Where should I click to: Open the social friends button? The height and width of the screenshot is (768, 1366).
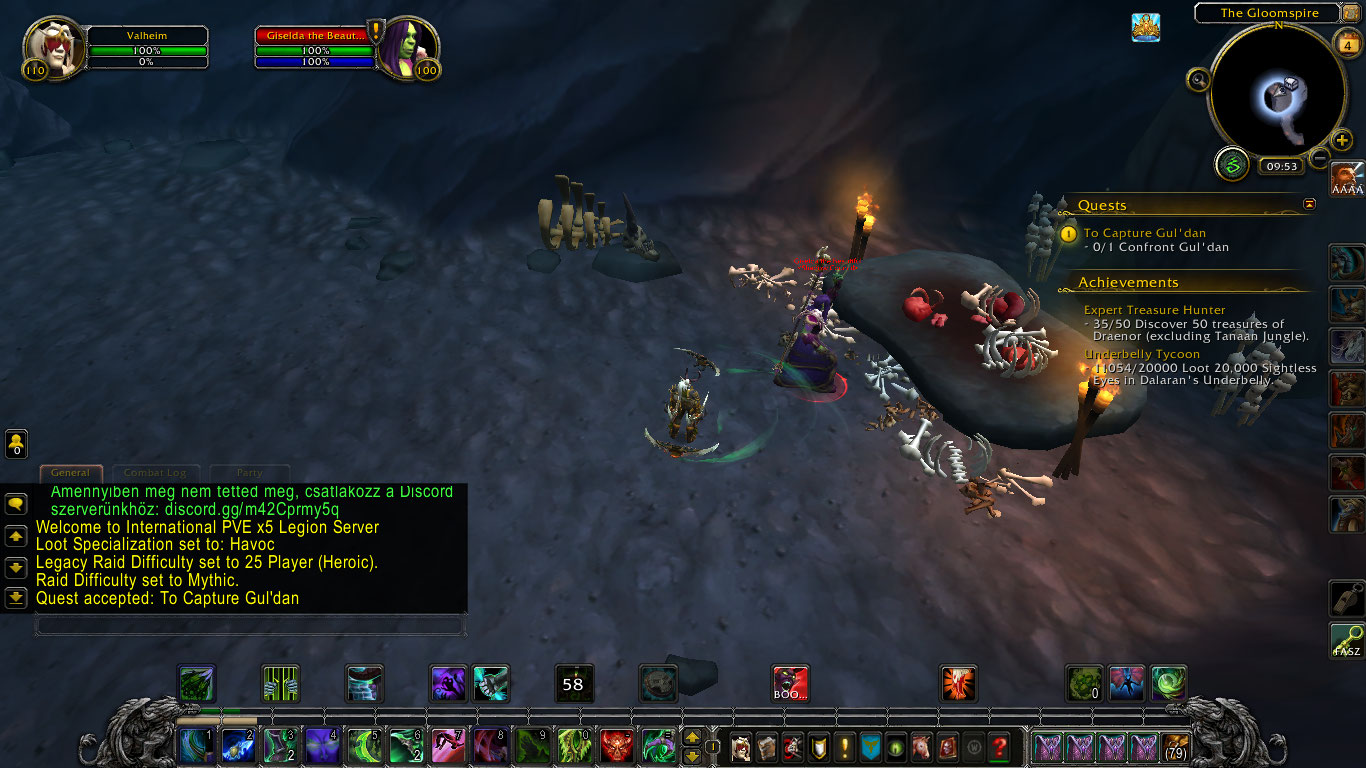(x=16, y=443)
